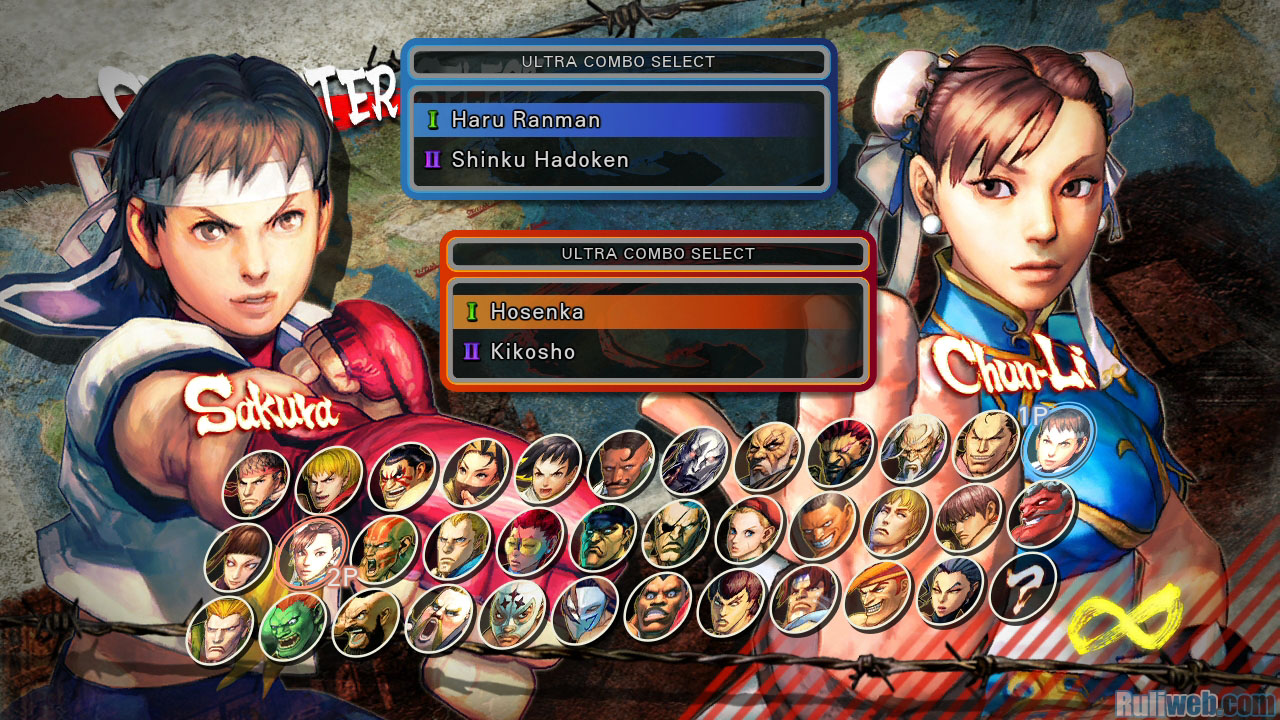Choose Cammy's portrait
The height and width of the screenshot is (720, 1280).
749,529
